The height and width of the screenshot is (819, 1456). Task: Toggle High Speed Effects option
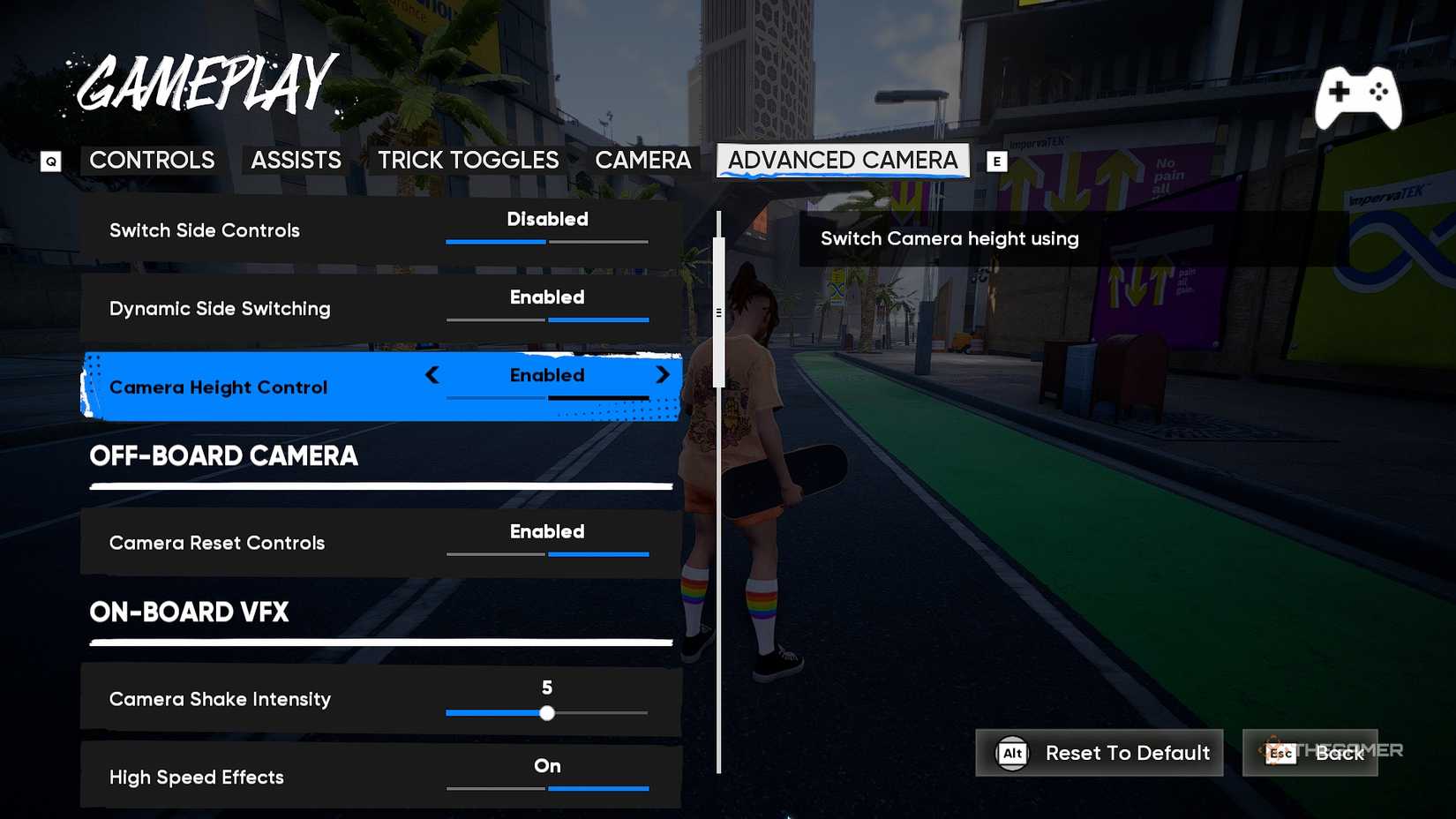[x=547, y=776]
